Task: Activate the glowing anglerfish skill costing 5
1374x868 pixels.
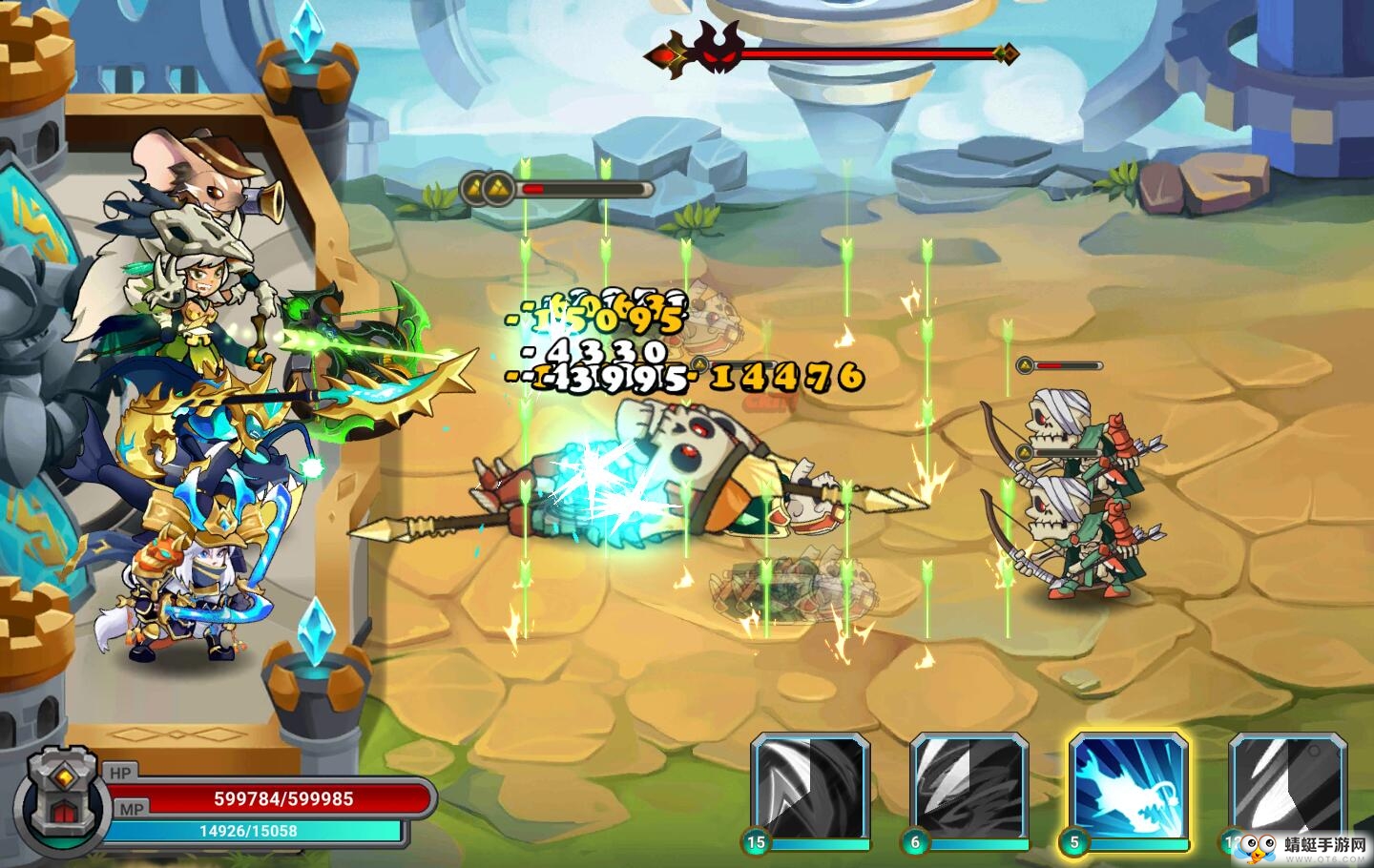Action: [1128, 784]
